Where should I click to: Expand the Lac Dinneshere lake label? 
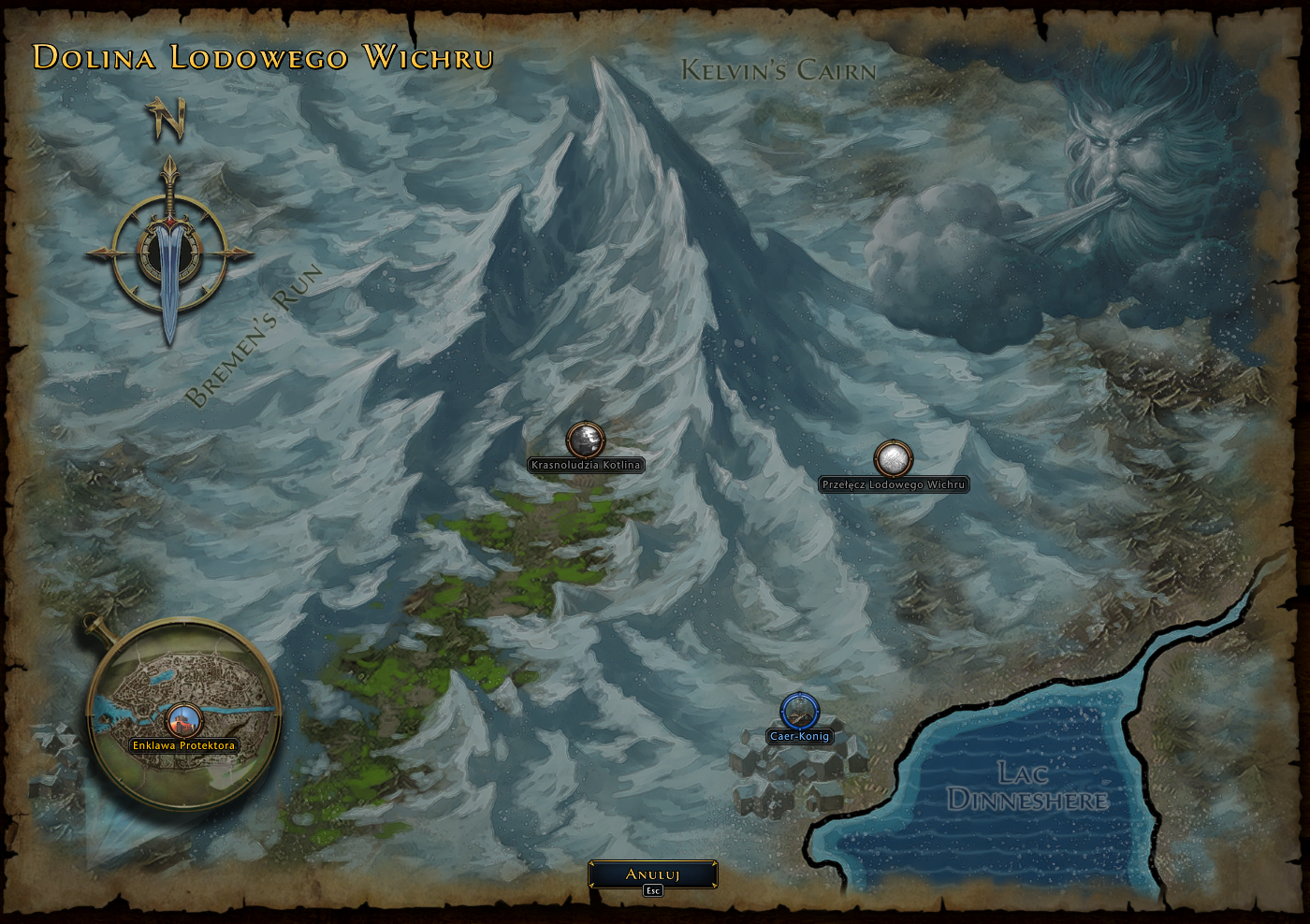[x=1027, y=787]
